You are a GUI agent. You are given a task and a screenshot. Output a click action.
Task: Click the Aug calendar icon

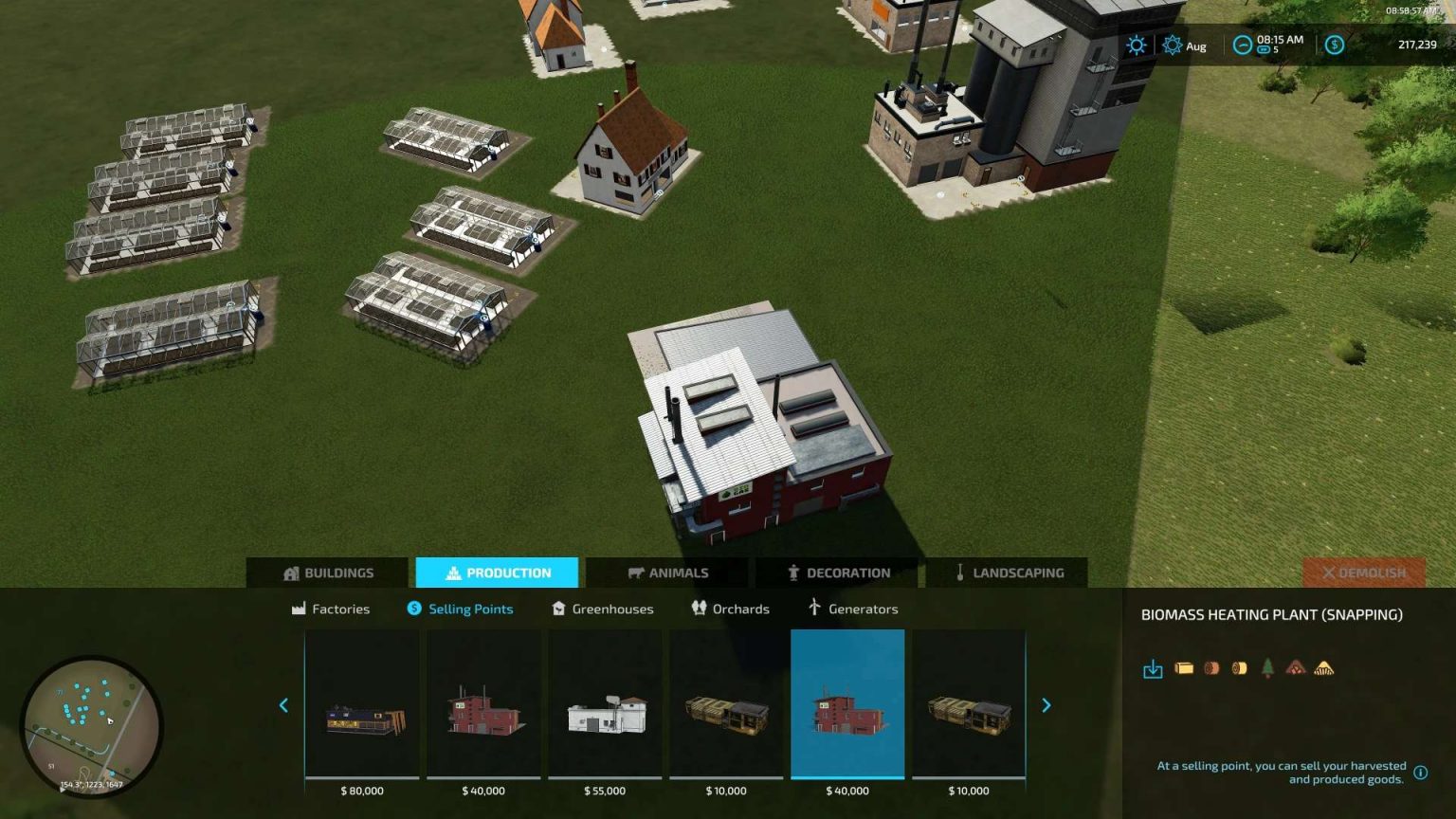pos(1174,45)
